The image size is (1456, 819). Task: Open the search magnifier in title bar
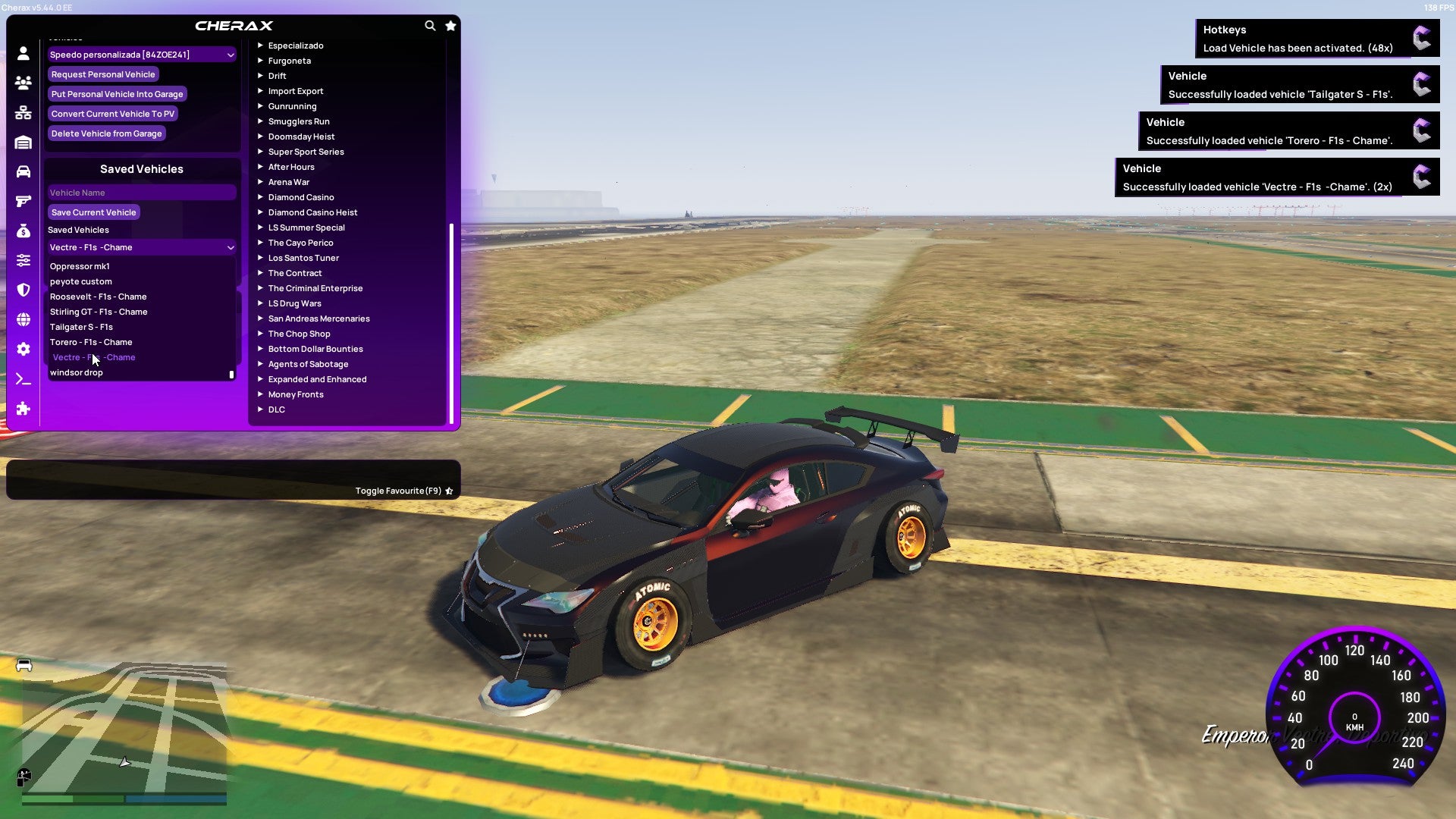tap(430, 25)
